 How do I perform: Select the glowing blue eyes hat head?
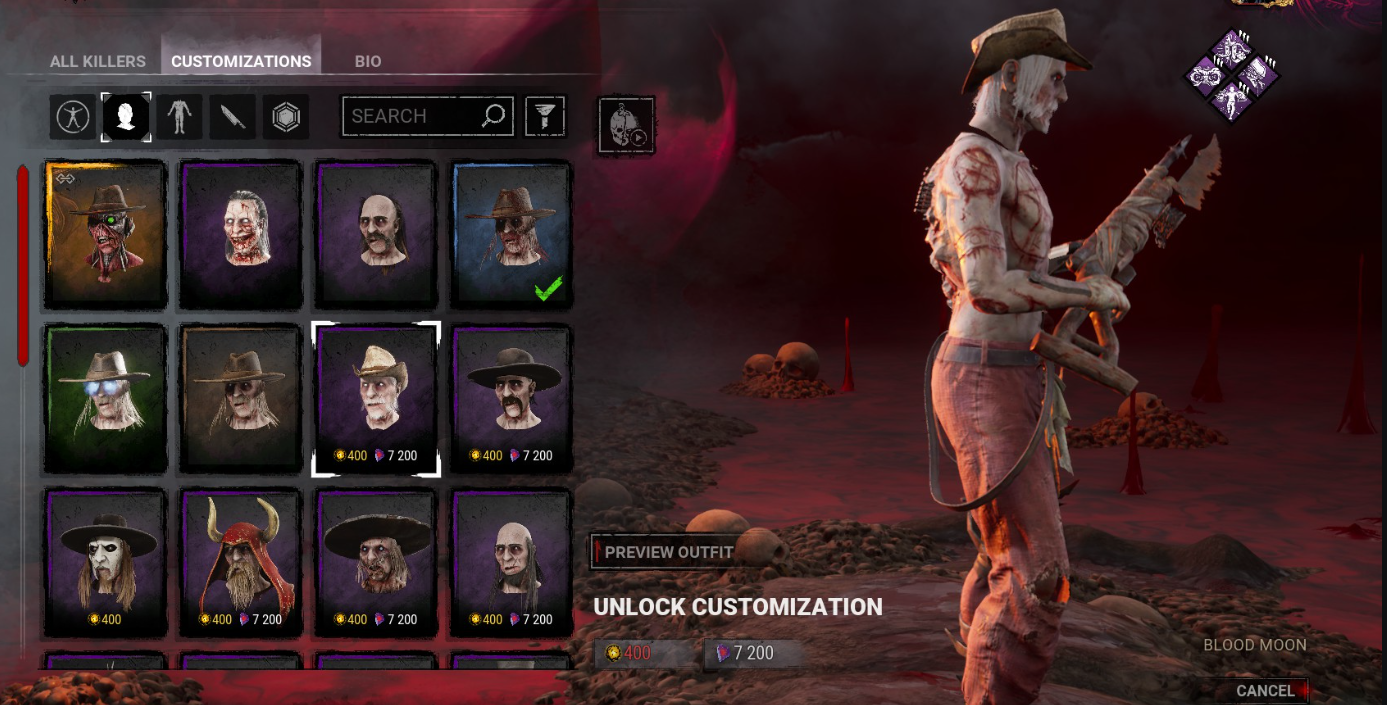click(x=105, y=398)
